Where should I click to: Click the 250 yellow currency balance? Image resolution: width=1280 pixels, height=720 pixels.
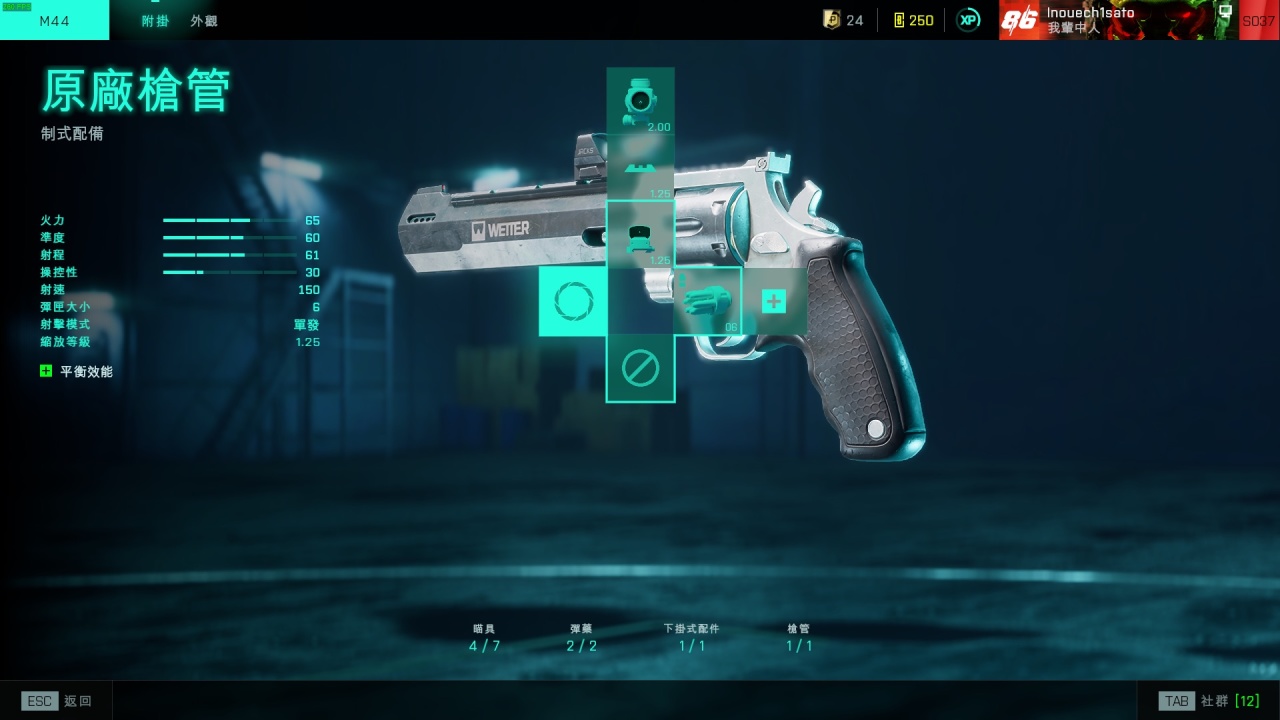click(x=913, y=20)
